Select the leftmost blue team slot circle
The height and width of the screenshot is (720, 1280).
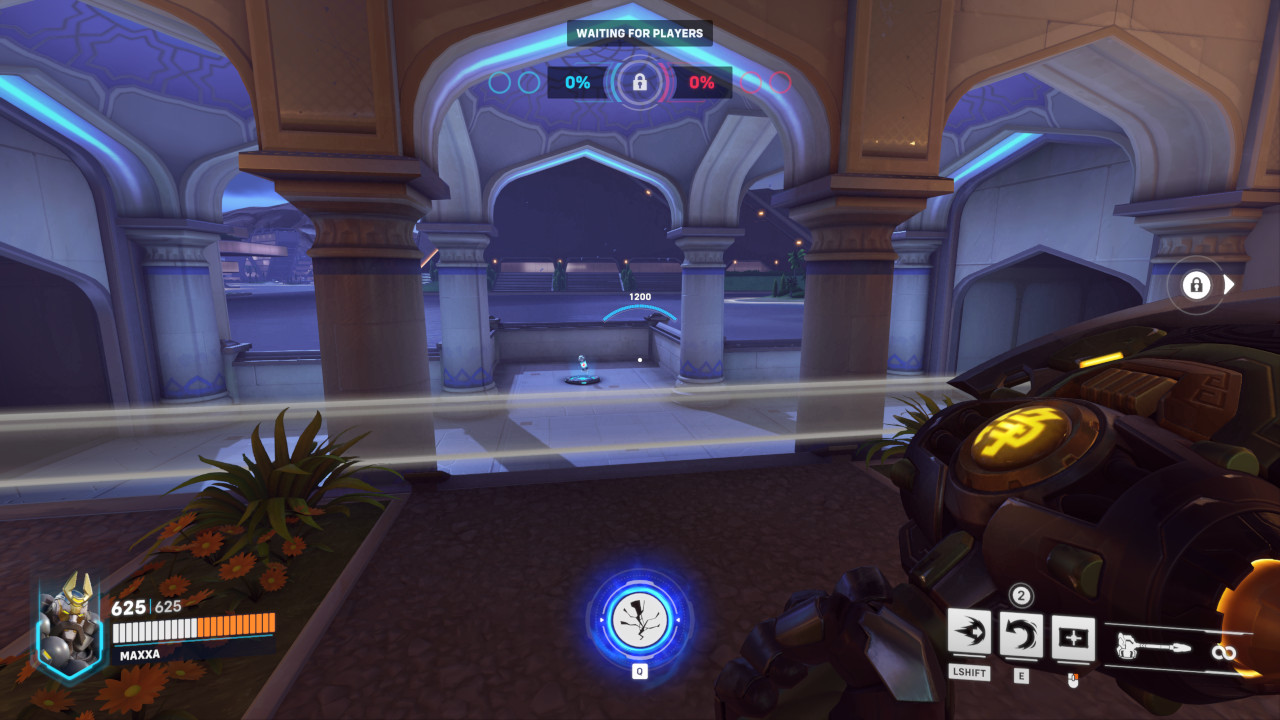click(x=498, y=82)
